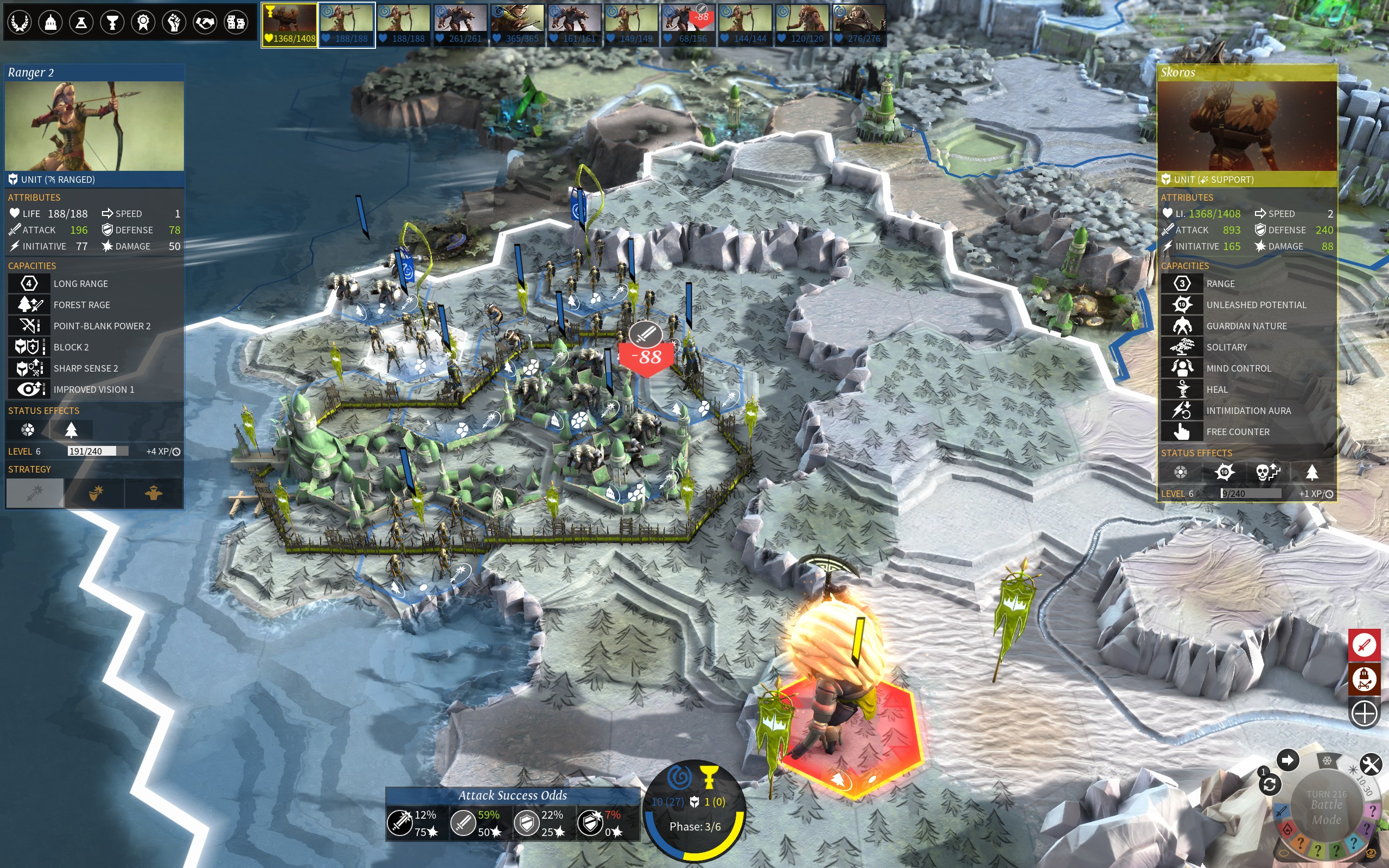The height and width of the screenshot is (868, 1389).
Task: Open the academy ribbon medal screen
Action: tap(143, 22)
